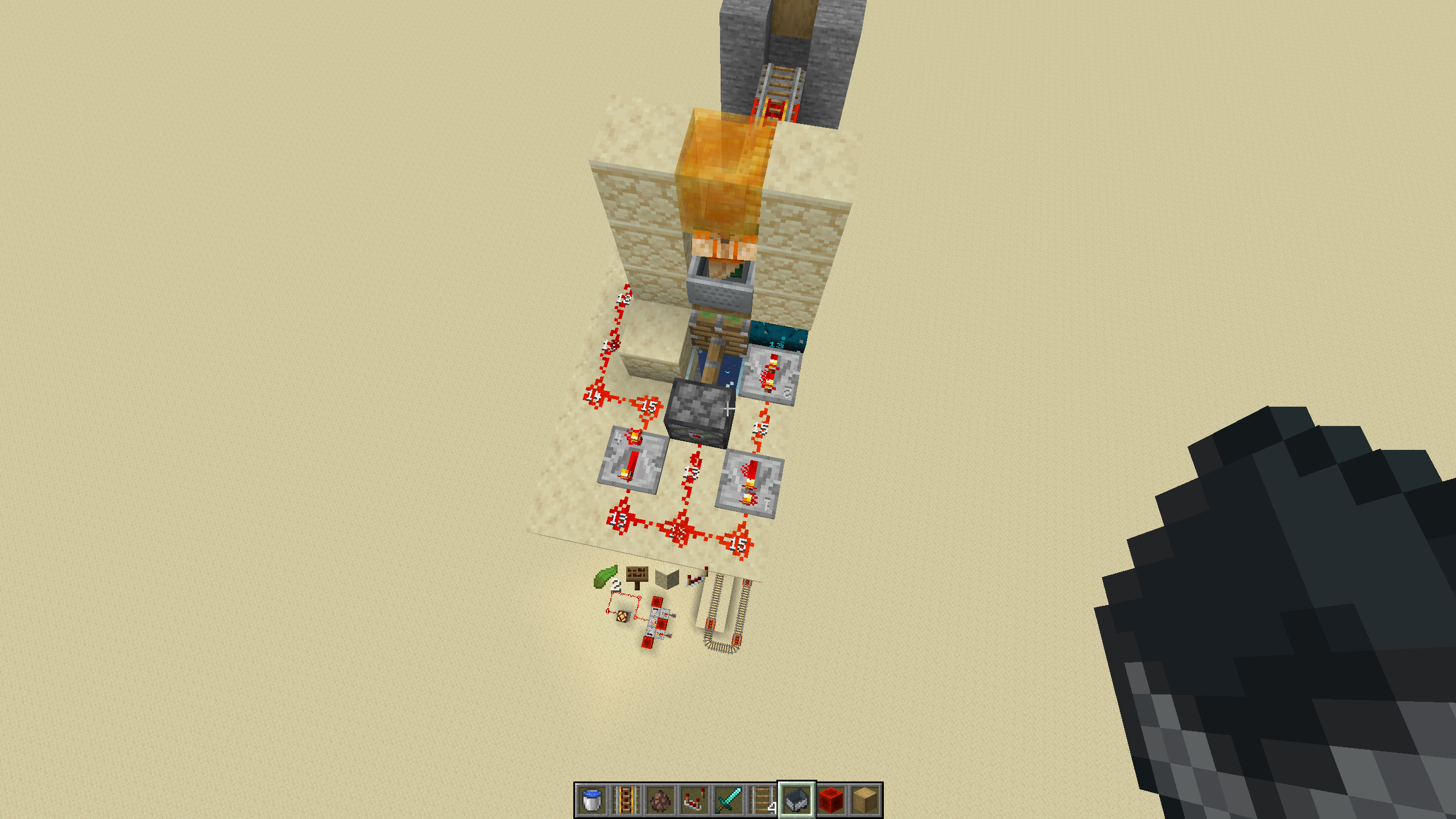Click the highlighted minecart hotbar slot
This screenshot has width=1456, height=819.
pos(797,800)
